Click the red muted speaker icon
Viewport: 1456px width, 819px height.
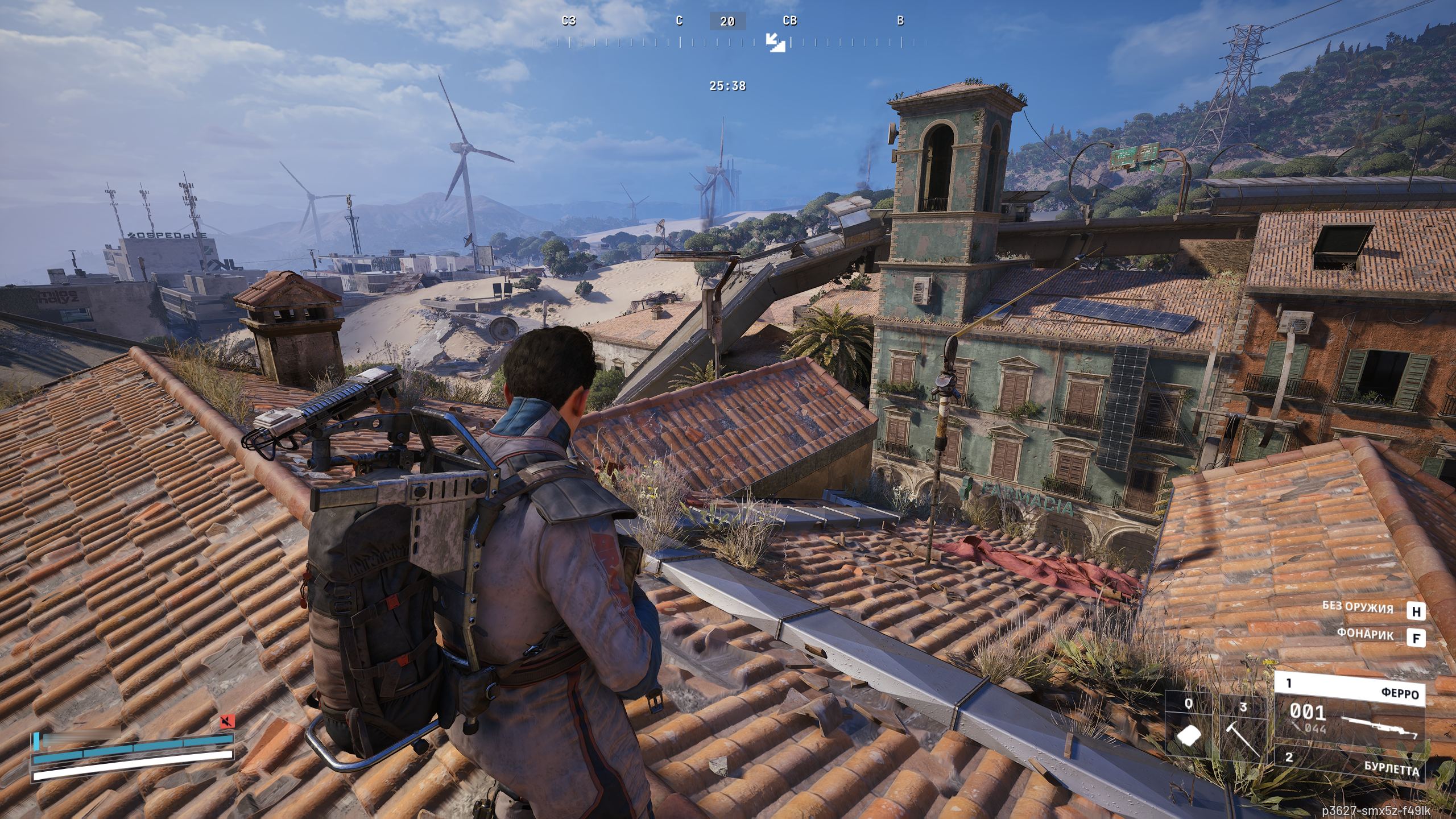[x=227, y=722]
